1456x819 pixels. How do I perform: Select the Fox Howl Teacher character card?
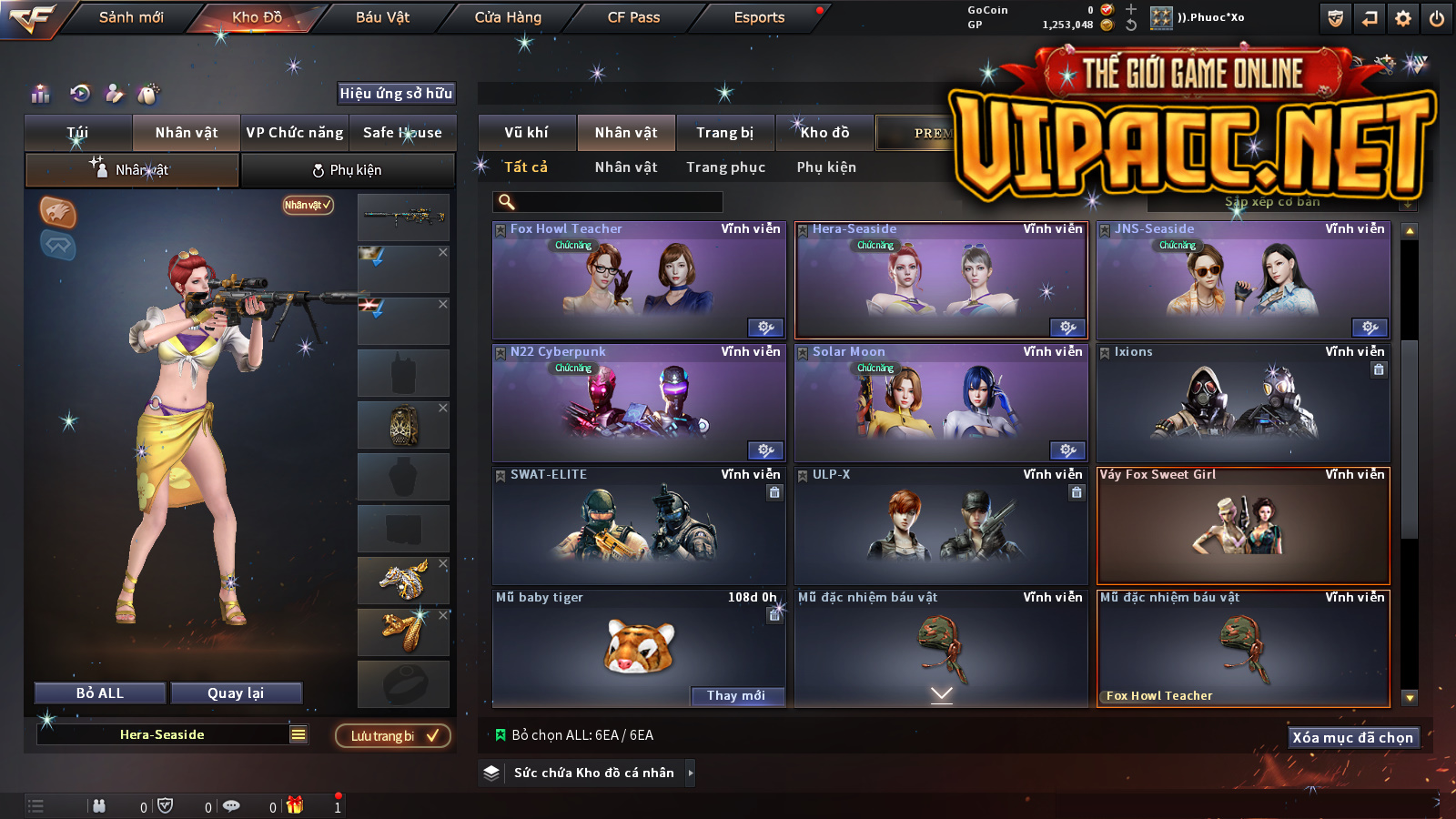coord(638,280)
